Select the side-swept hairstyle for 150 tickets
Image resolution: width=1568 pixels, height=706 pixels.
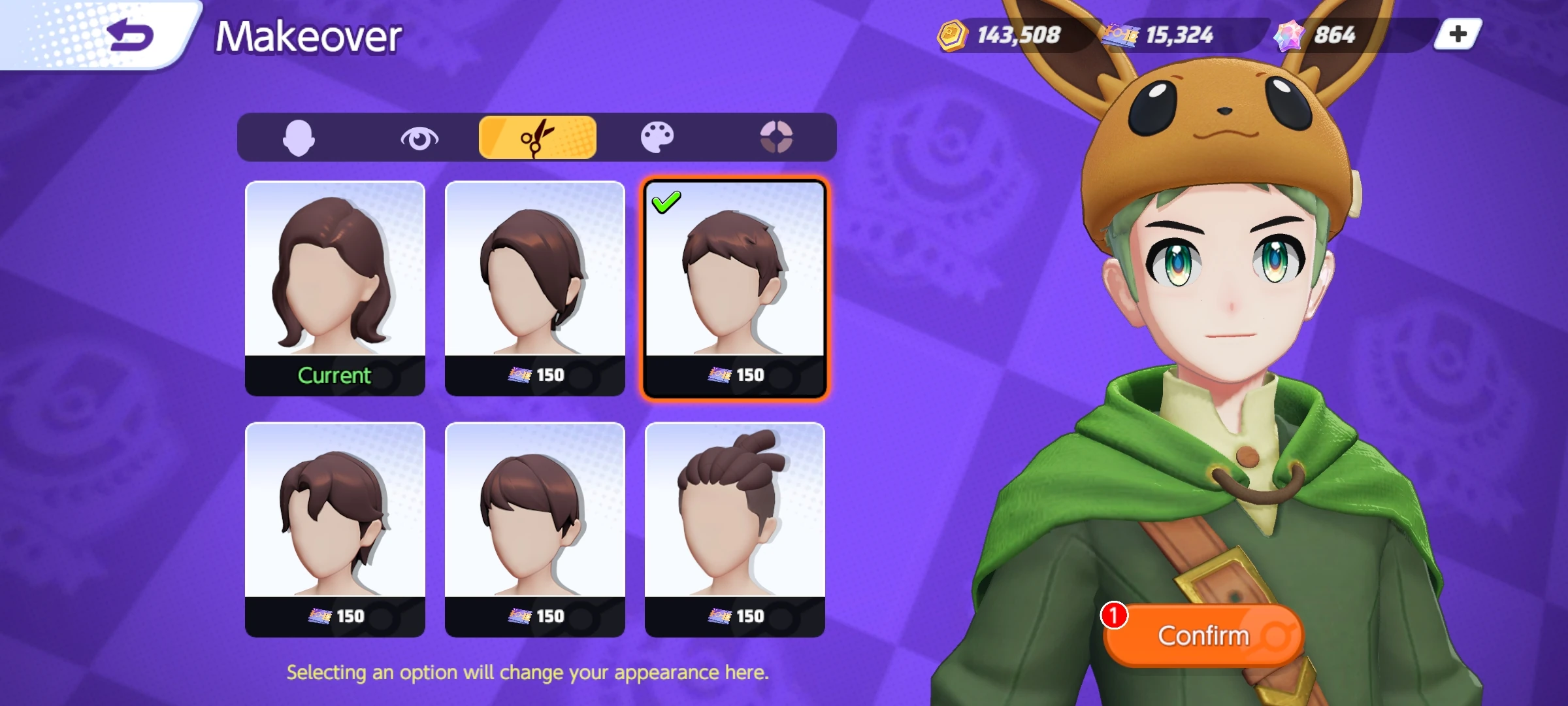[x=535, y=281]
